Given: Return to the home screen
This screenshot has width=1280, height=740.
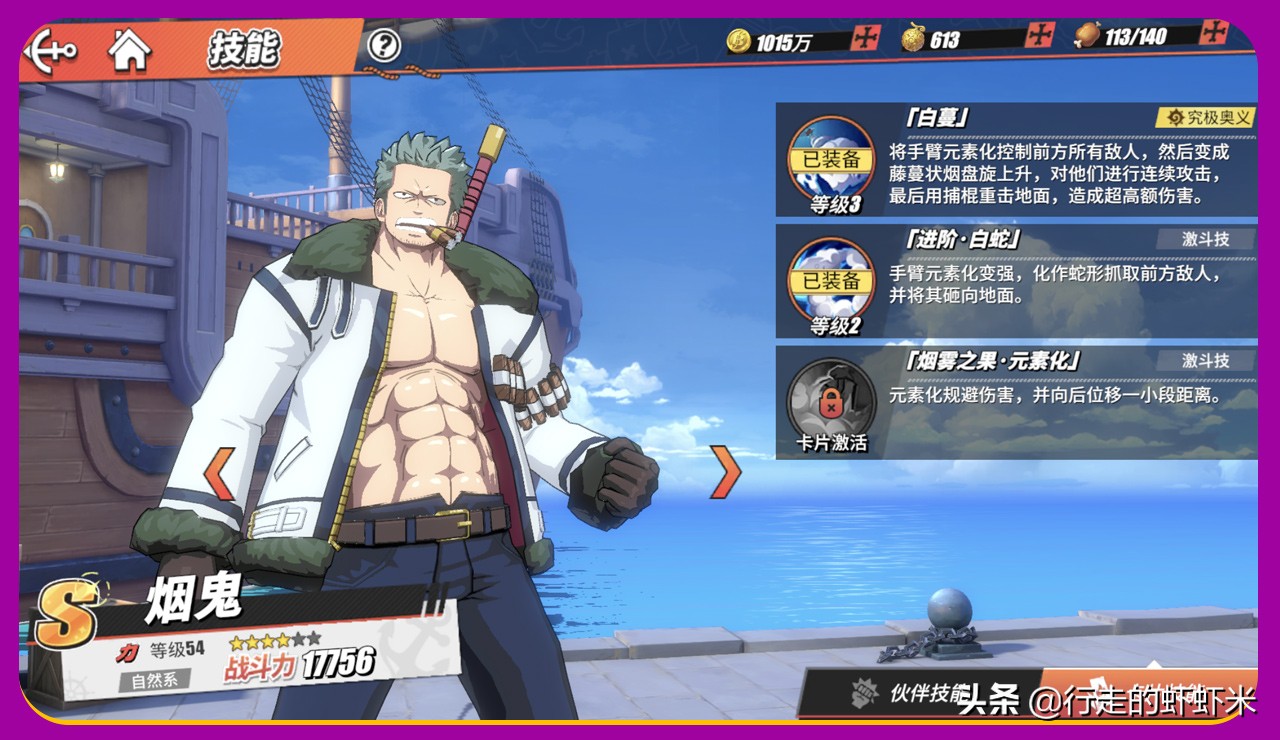Looking at the screenshot, I should 129,50.
